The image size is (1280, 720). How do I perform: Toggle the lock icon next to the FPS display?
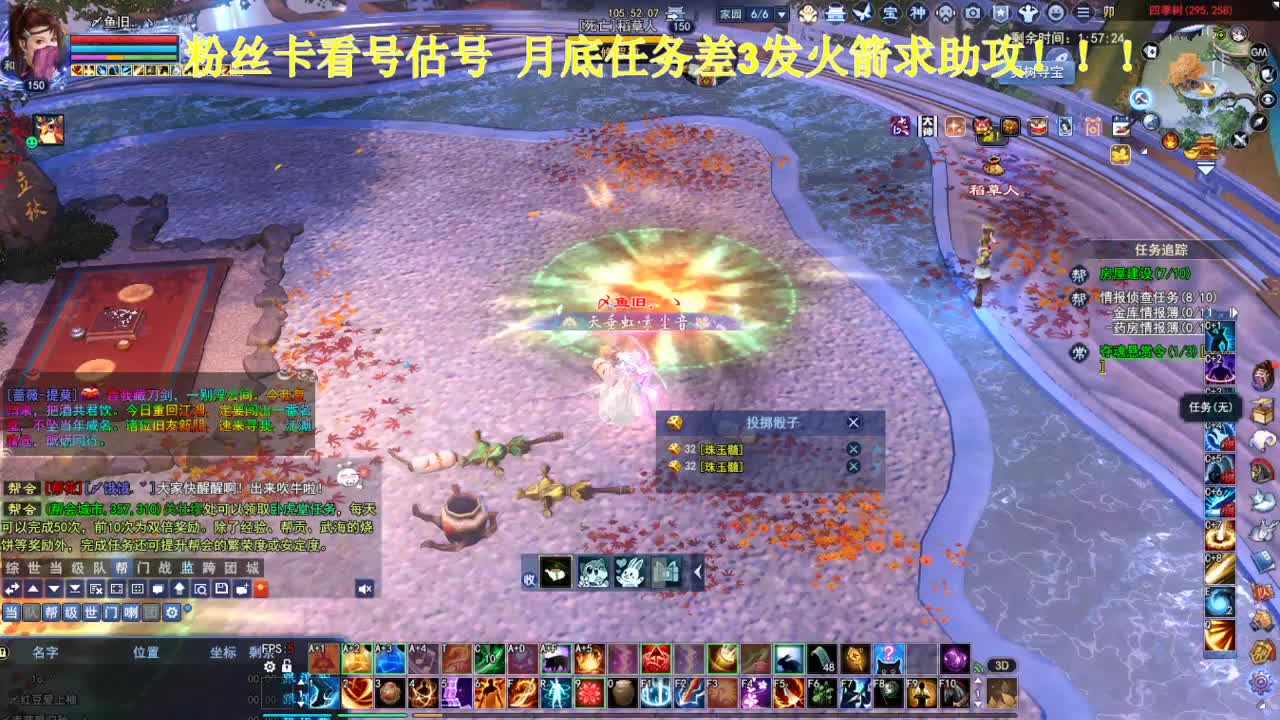[287, 666]
